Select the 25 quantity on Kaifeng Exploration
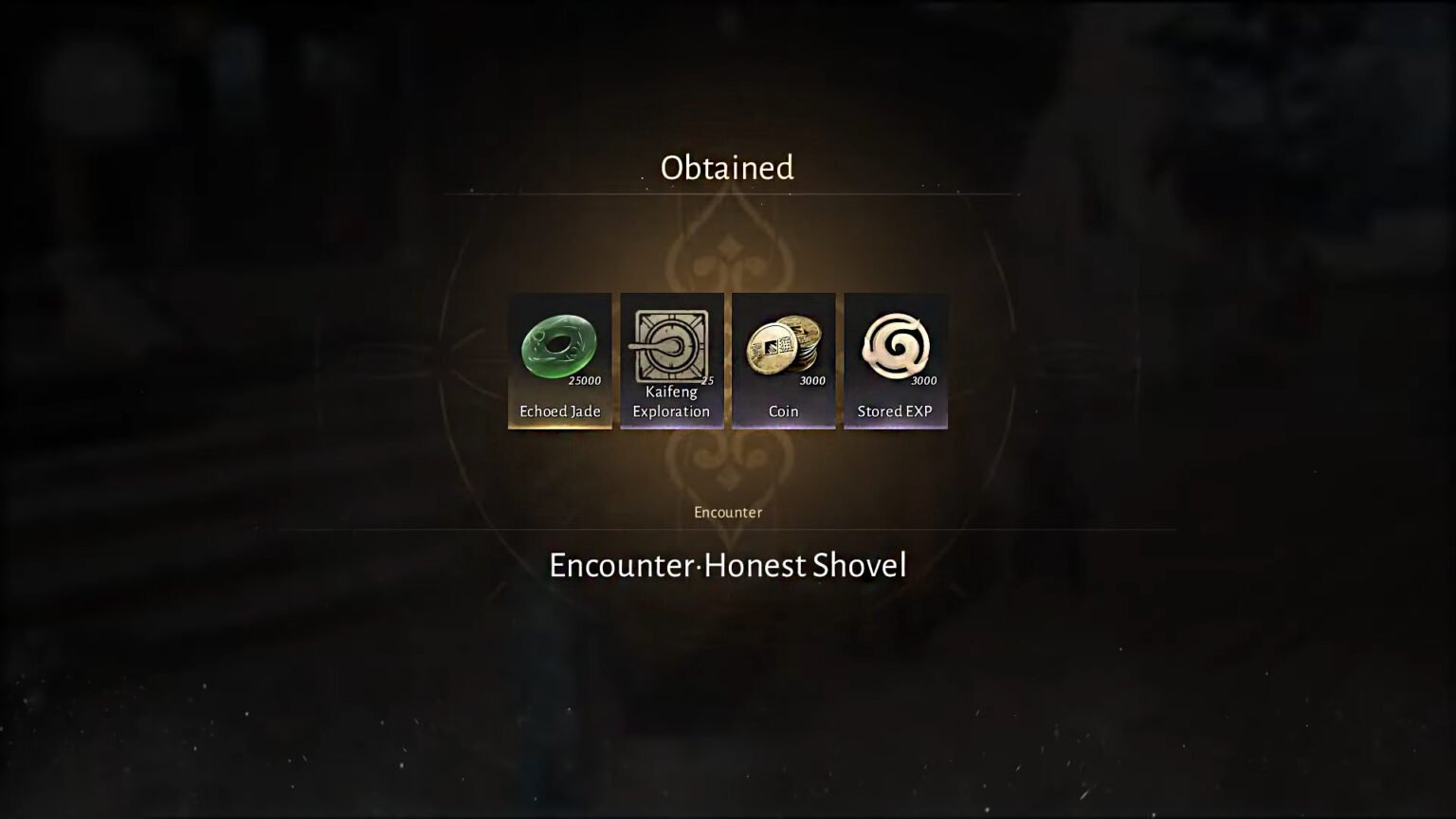 coord(706,381)
